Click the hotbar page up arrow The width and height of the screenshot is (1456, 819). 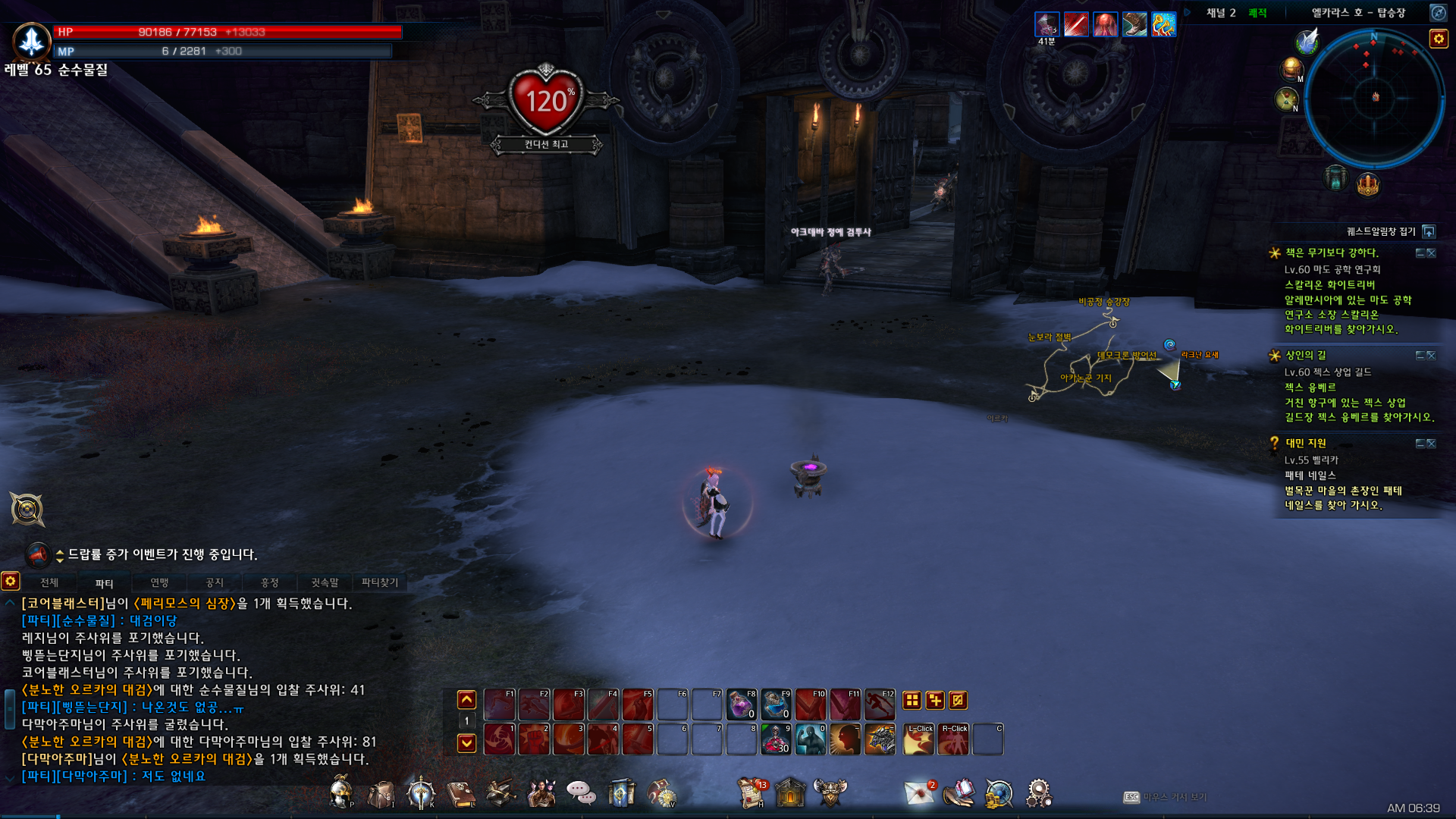point(467,700)
